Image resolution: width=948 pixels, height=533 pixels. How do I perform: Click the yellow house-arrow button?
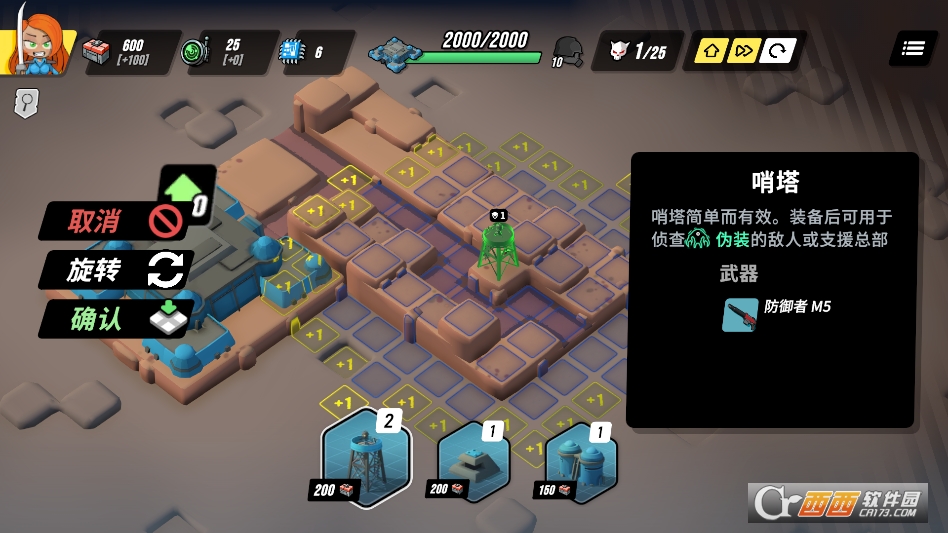710,51
